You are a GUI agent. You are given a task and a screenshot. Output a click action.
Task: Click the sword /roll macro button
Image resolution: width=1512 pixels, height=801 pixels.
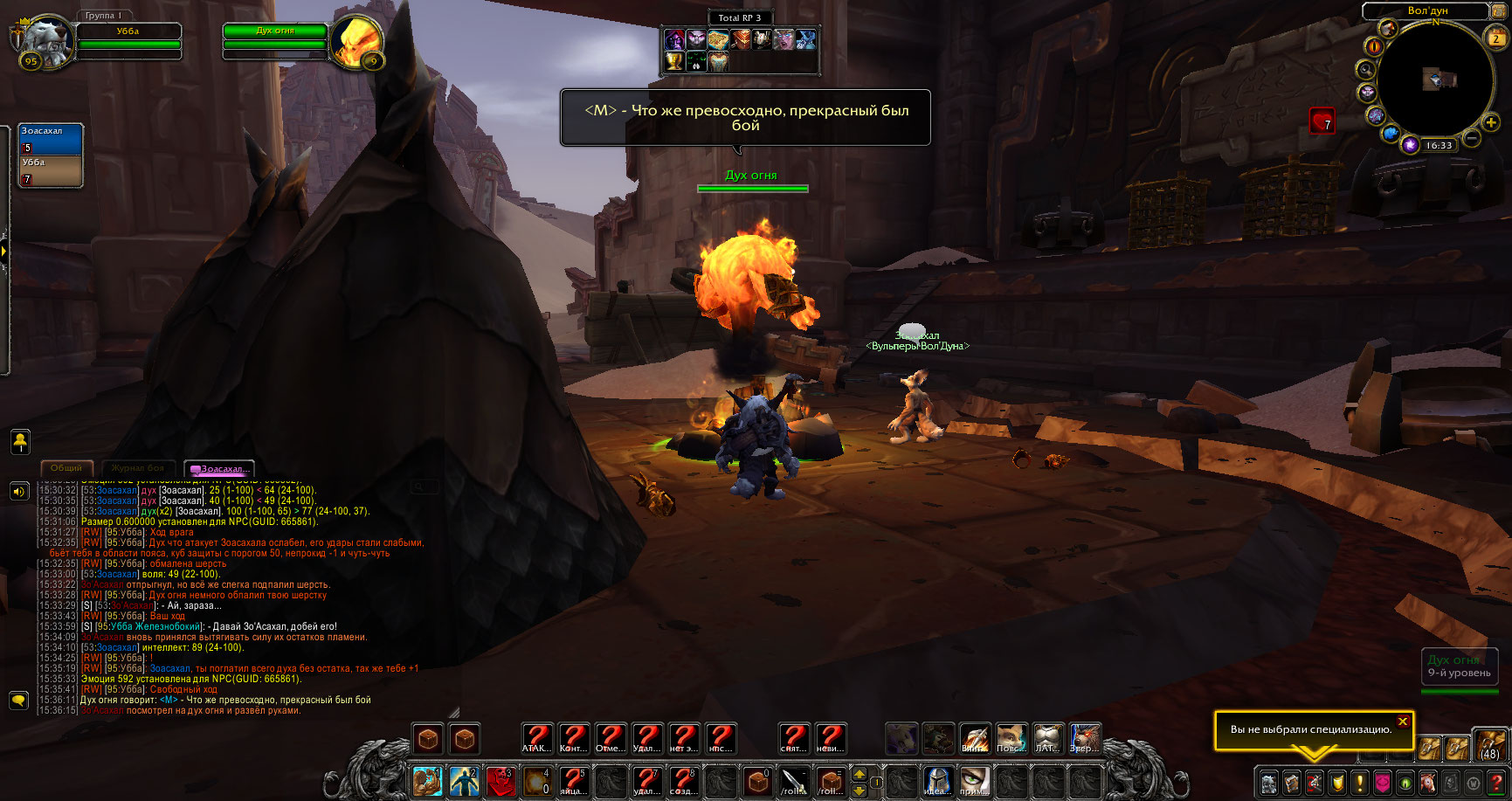point(794,780)
